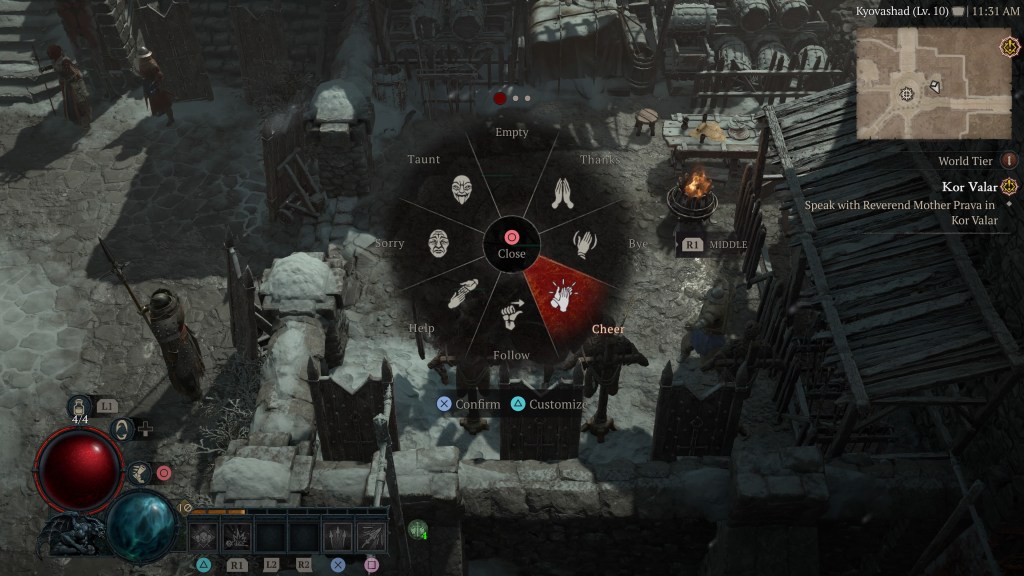
Task: Activate the skull skill in the hotbar
Action: (203, 536)
